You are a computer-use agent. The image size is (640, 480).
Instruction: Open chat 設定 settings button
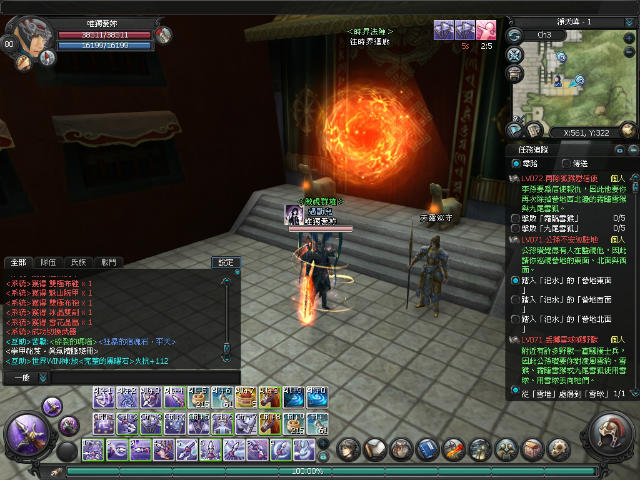pos(226,262)
